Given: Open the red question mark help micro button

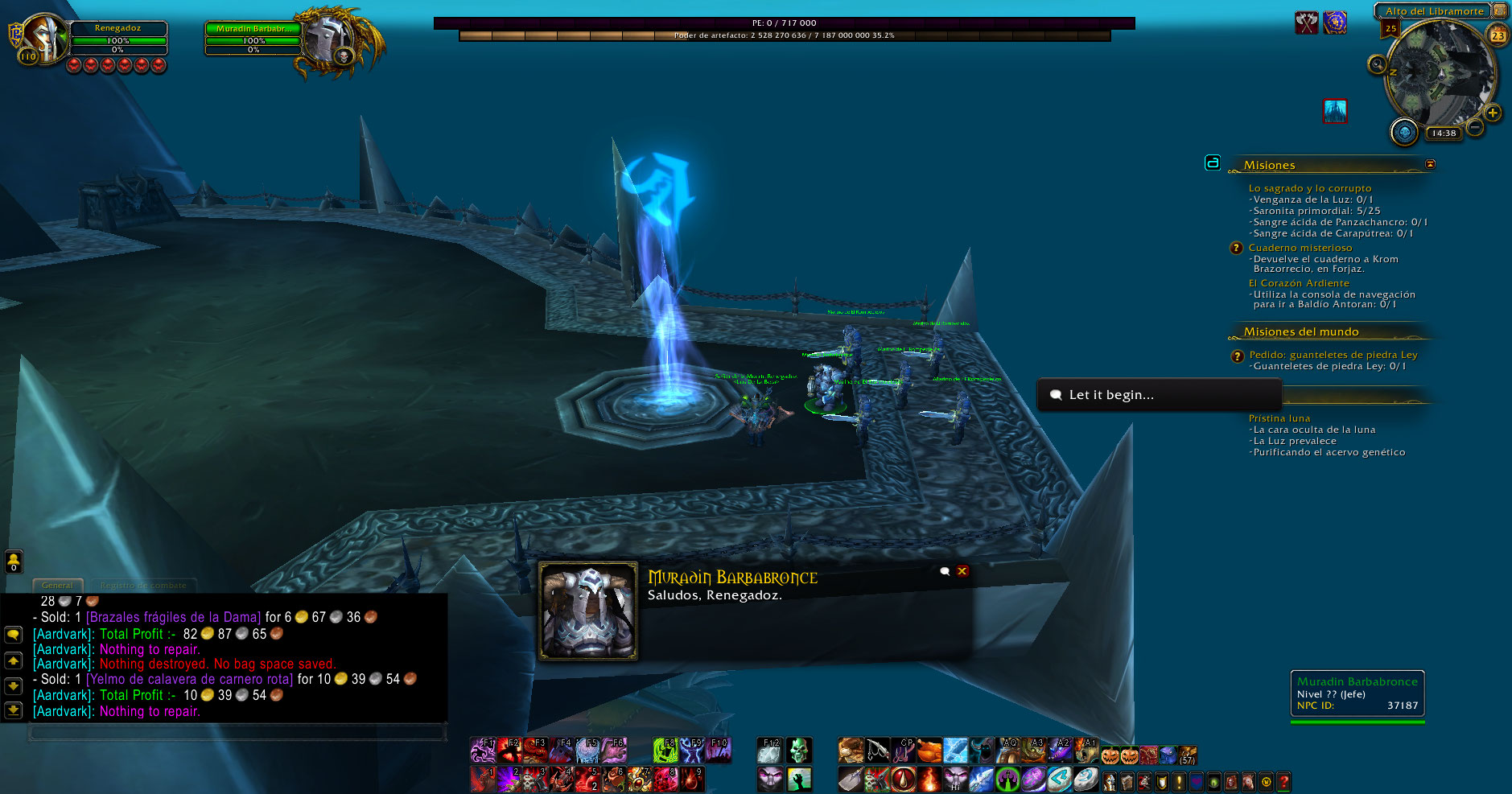Looking at the screenshot, I should pos(1283,780).
